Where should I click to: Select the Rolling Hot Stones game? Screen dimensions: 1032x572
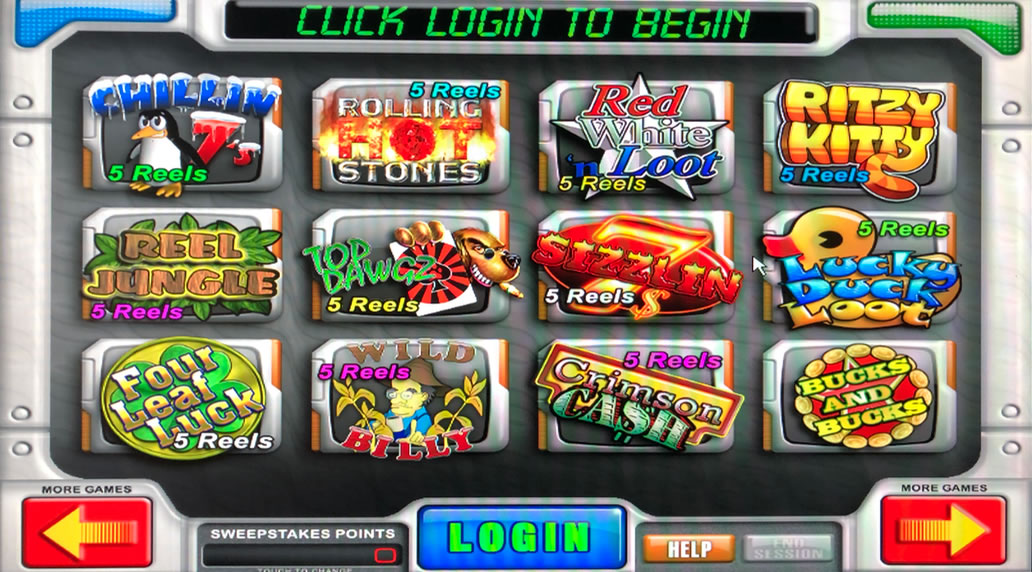(408, 134)
